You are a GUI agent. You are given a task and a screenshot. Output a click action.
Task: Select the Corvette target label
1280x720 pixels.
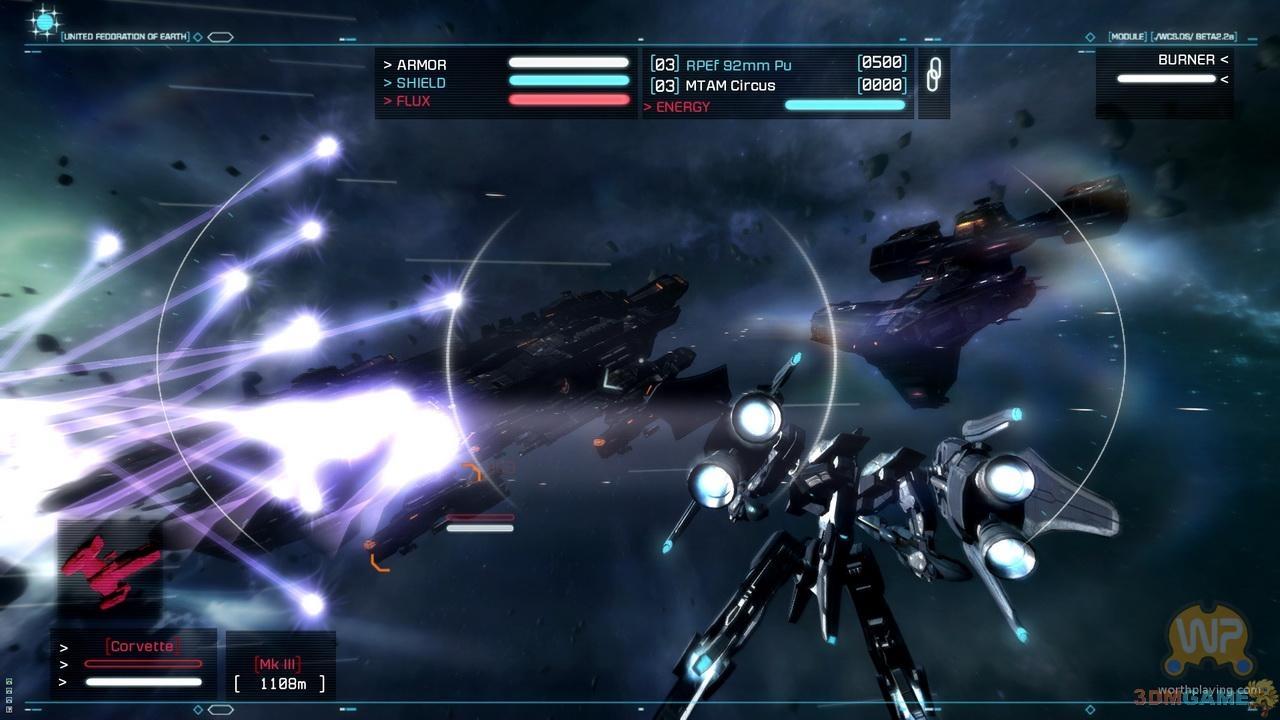(x=142, y=646)
